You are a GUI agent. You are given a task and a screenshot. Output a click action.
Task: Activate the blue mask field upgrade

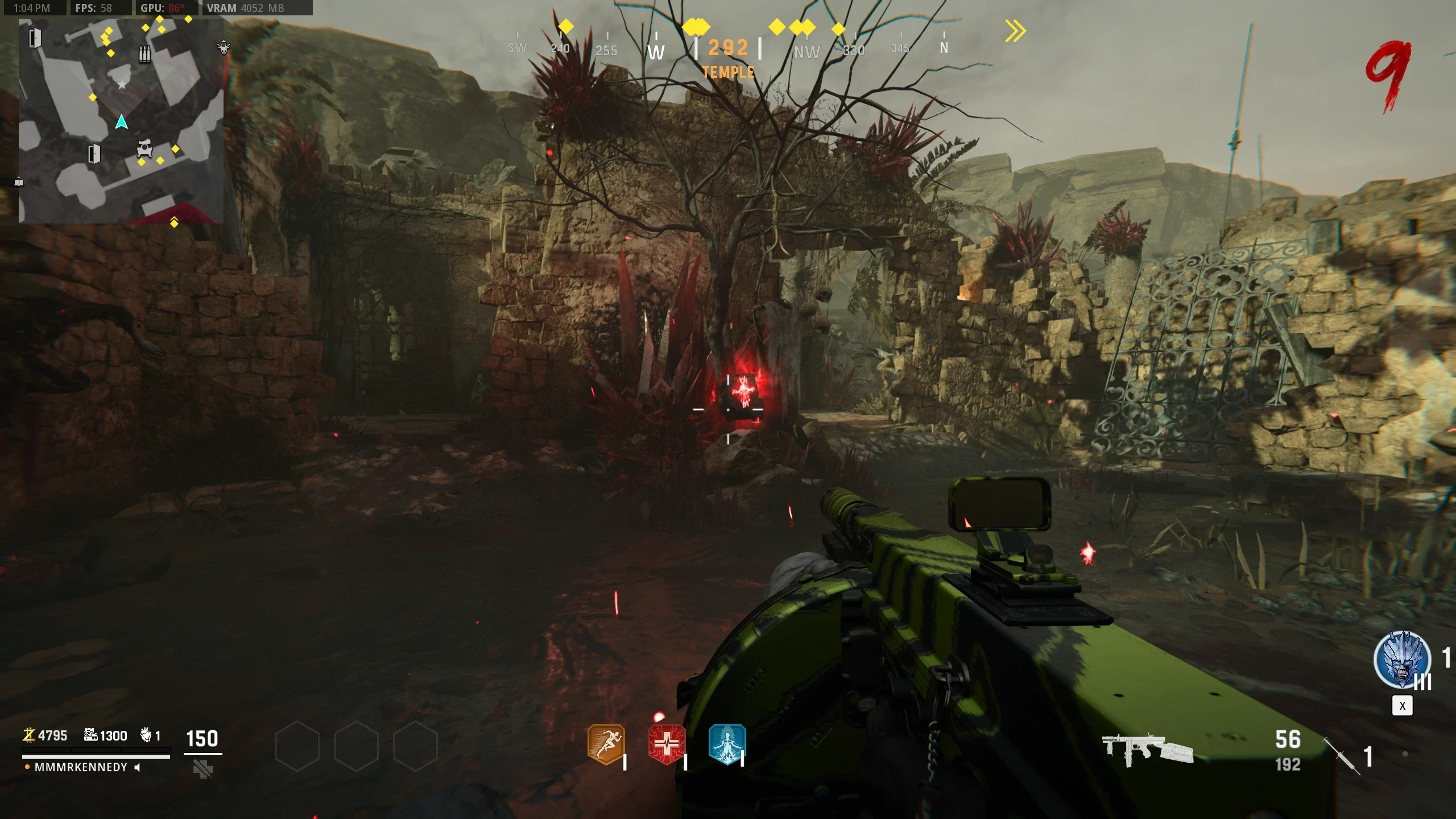1402,660
